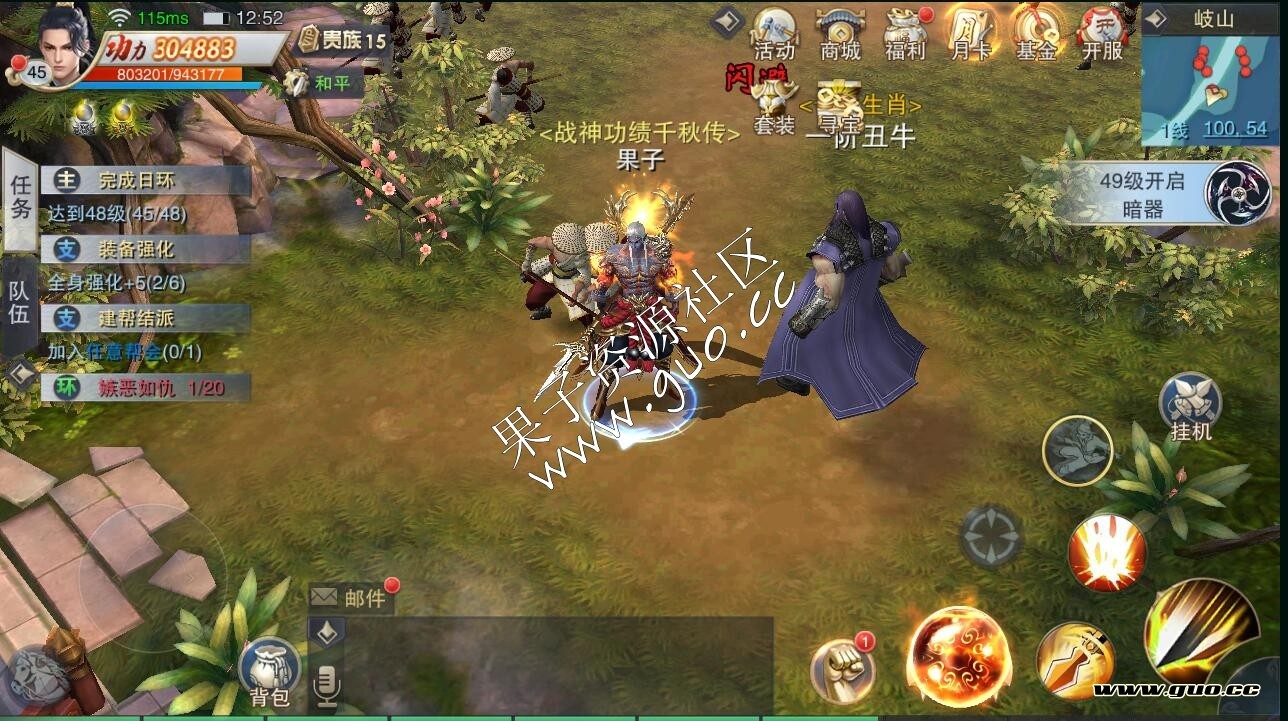Toggle 挂机 auto-battle
This screenshot has height=721, width=1288.
[1190, 407]
